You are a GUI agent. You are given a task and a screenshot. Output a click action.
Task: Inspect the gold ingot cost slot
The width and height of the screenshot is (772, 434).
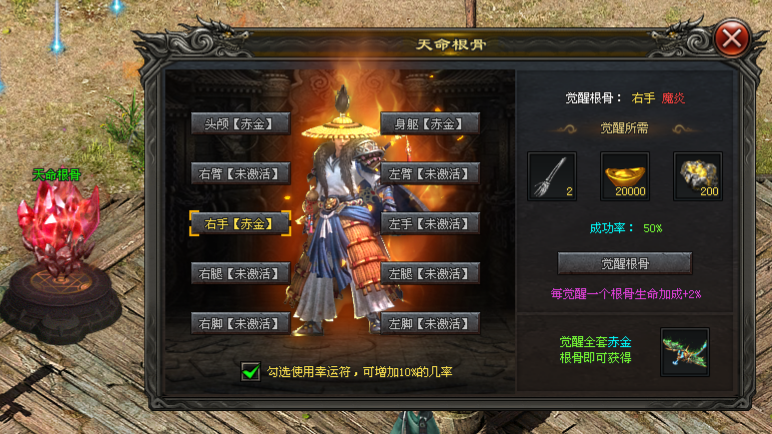click(625, 176)
